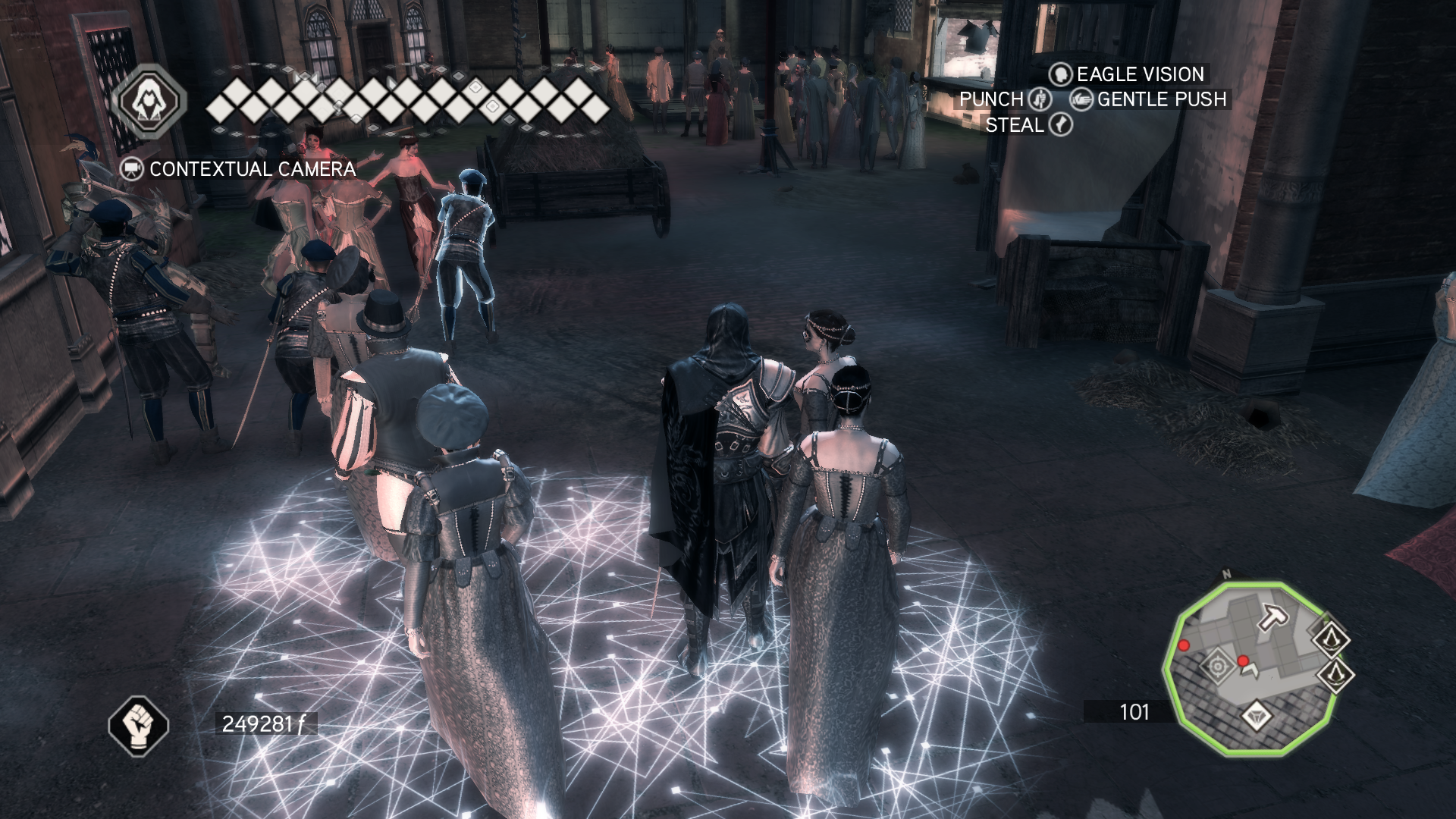Select the crosshair target marker on minimap
Screen dimensions: 1456x819
pos(1218,667)
